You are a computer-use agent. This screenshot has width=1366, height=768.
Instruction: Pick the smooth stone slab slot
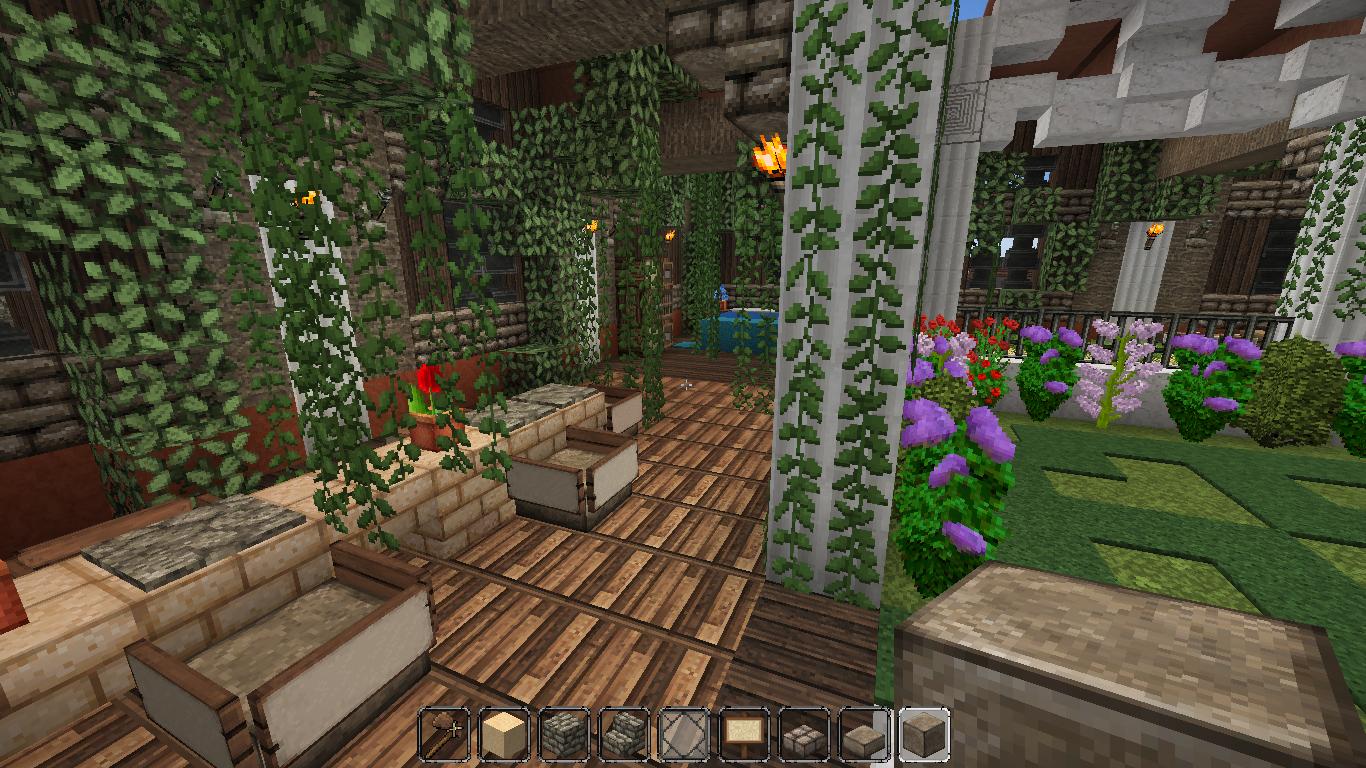click(865, 734)
